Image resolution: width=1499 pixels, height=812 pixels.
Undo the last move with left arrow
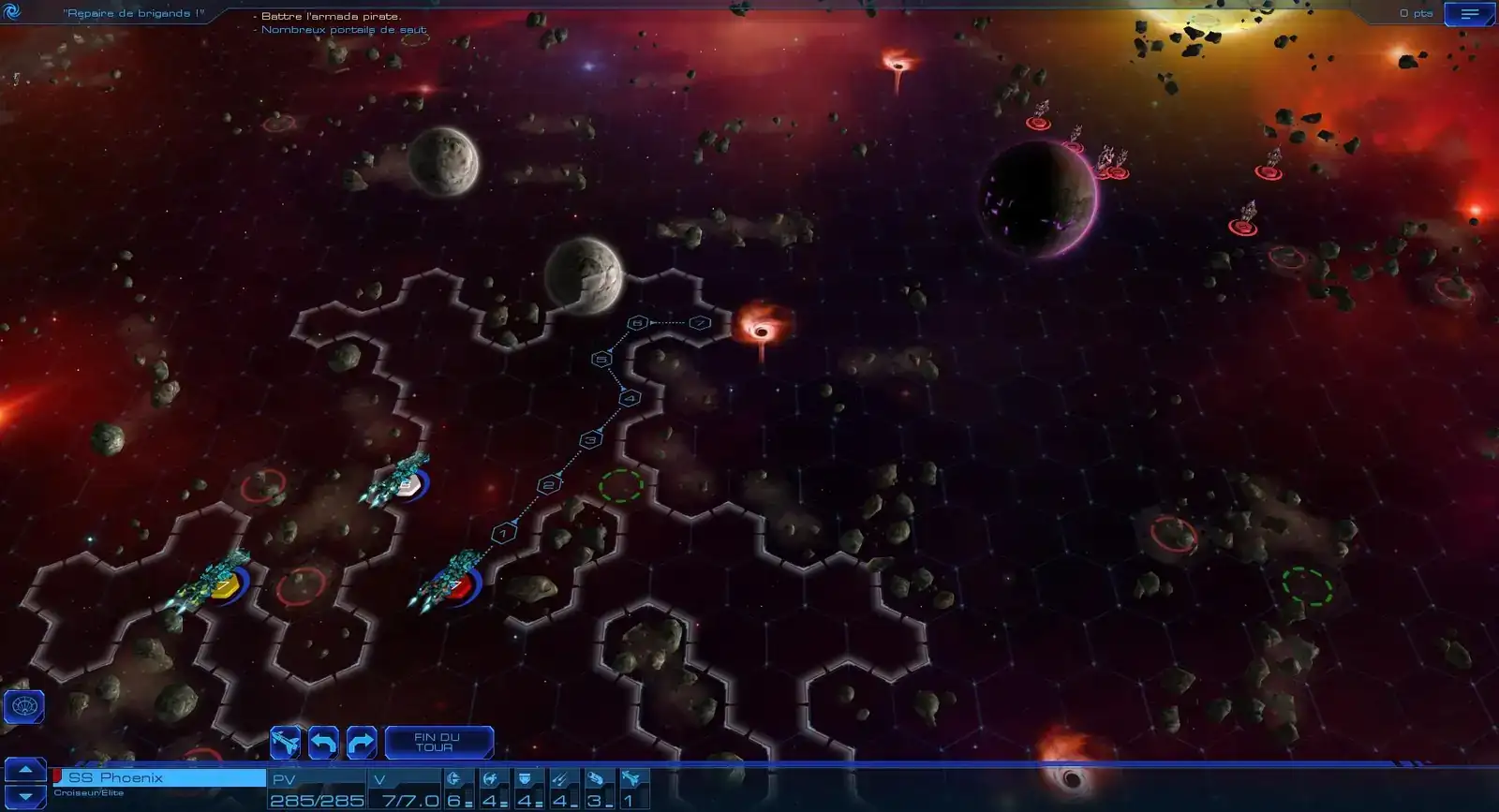click(323, 743)
